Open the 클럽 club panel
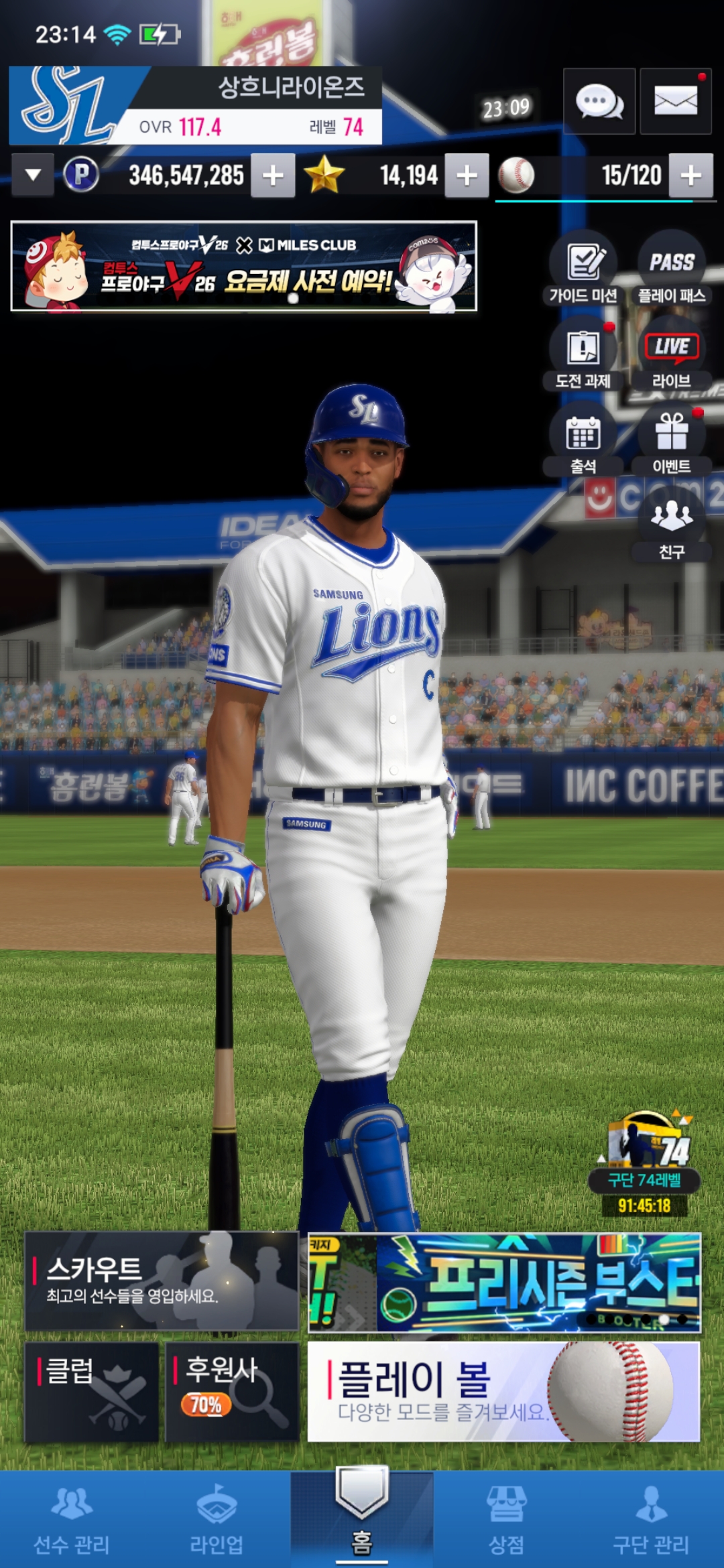This screenshot has height=1568, width=724. 92,1391
